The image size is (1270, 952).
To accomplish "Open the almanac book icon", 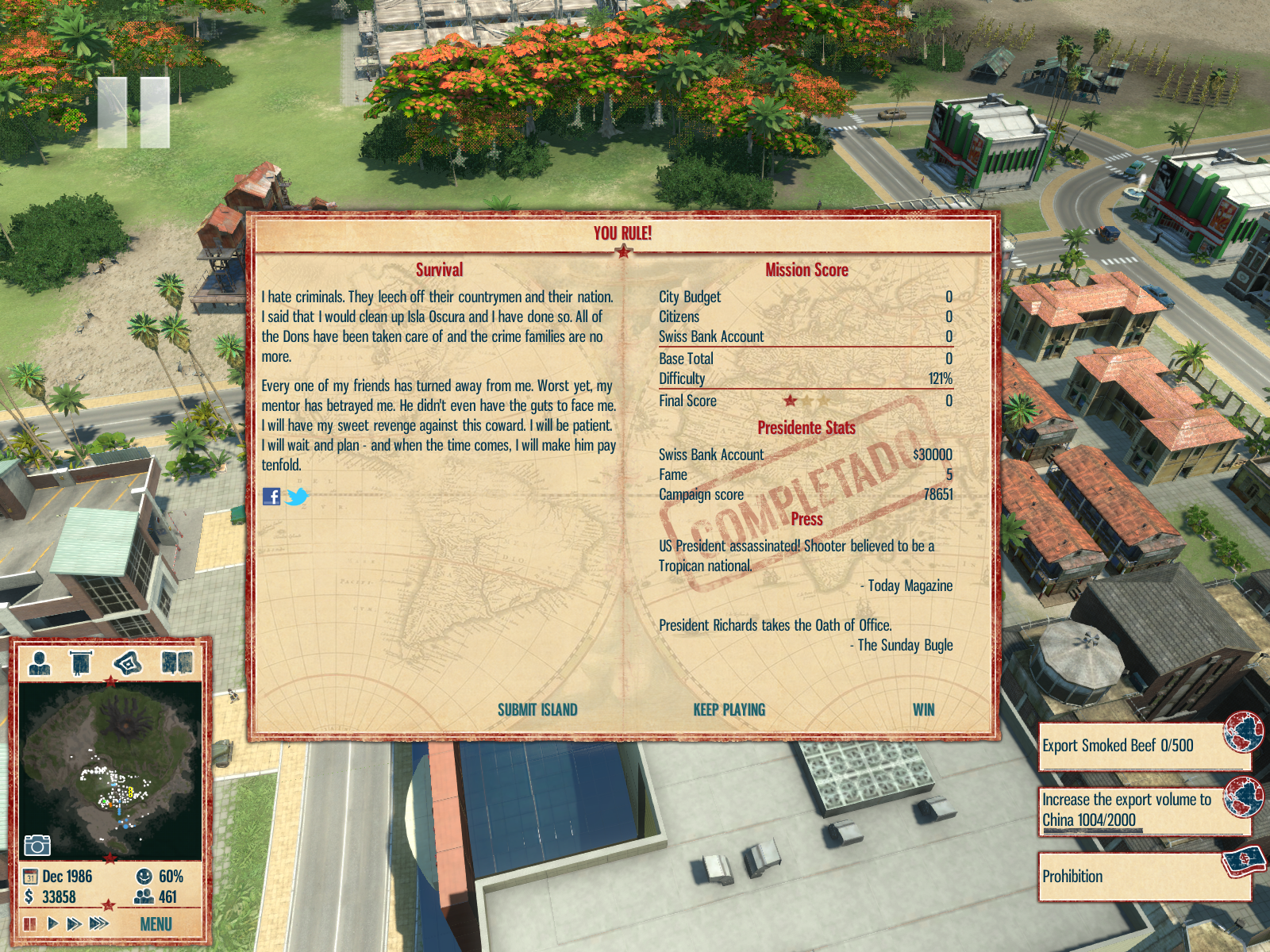I will [x=176, y=662].
